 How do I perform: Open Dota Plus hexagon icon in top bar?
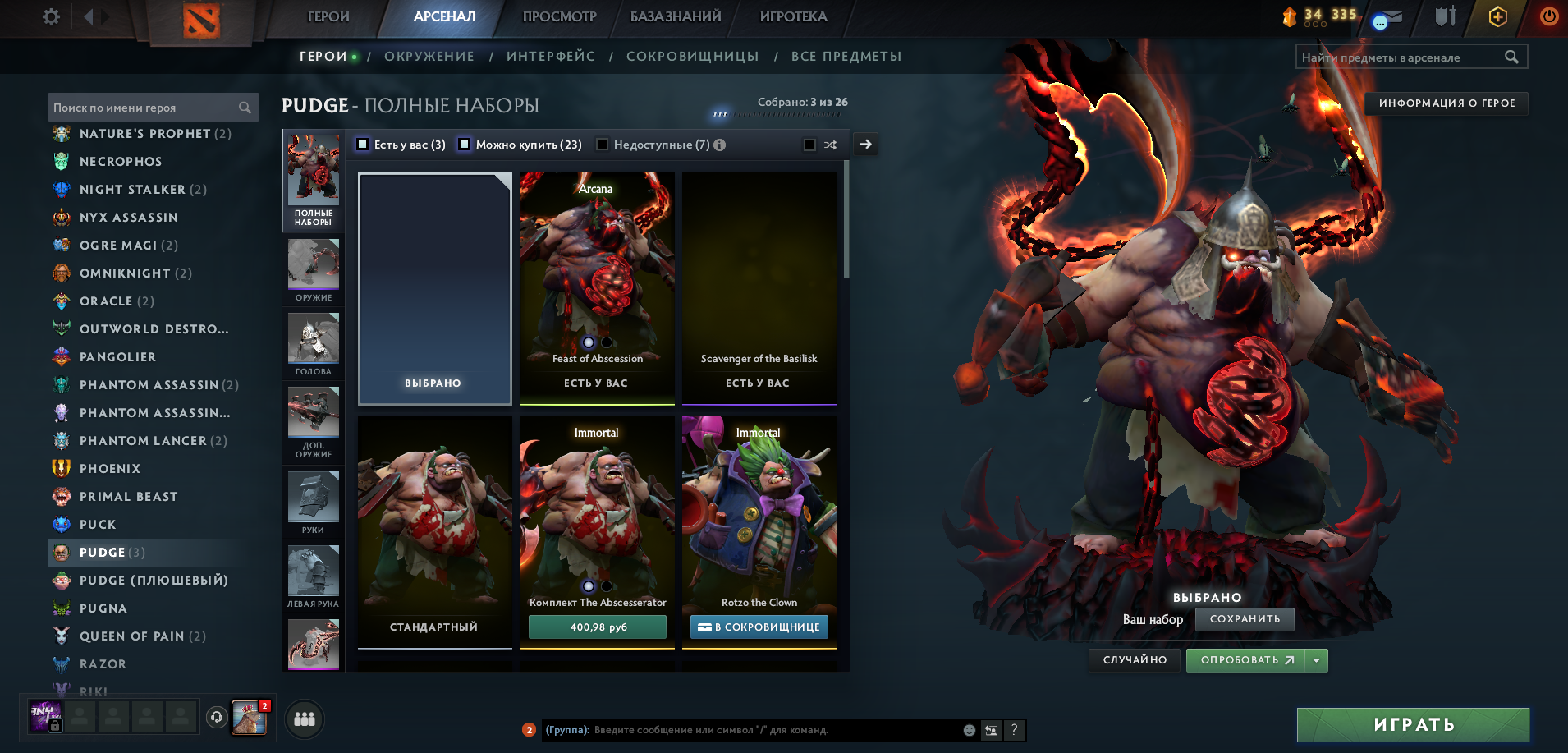[x=1497, y=16]
